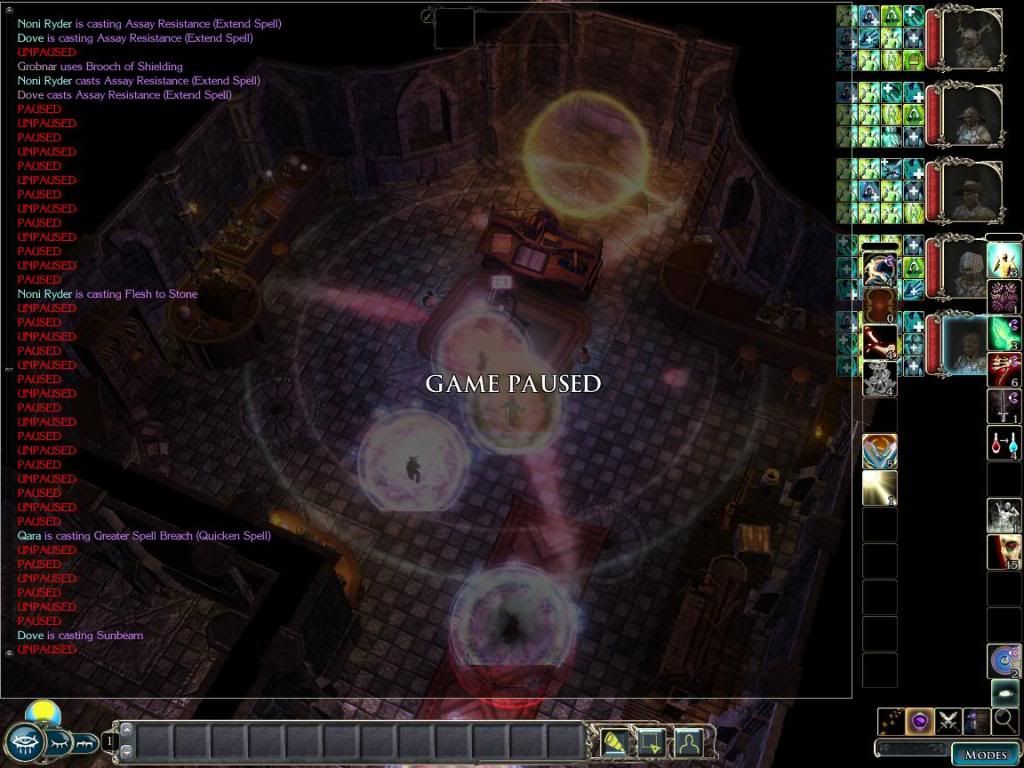The width and height of the screenshot is (1024, 768).
Task: Activate the red-eyed face ability slot
Action: pos(1004,552)
